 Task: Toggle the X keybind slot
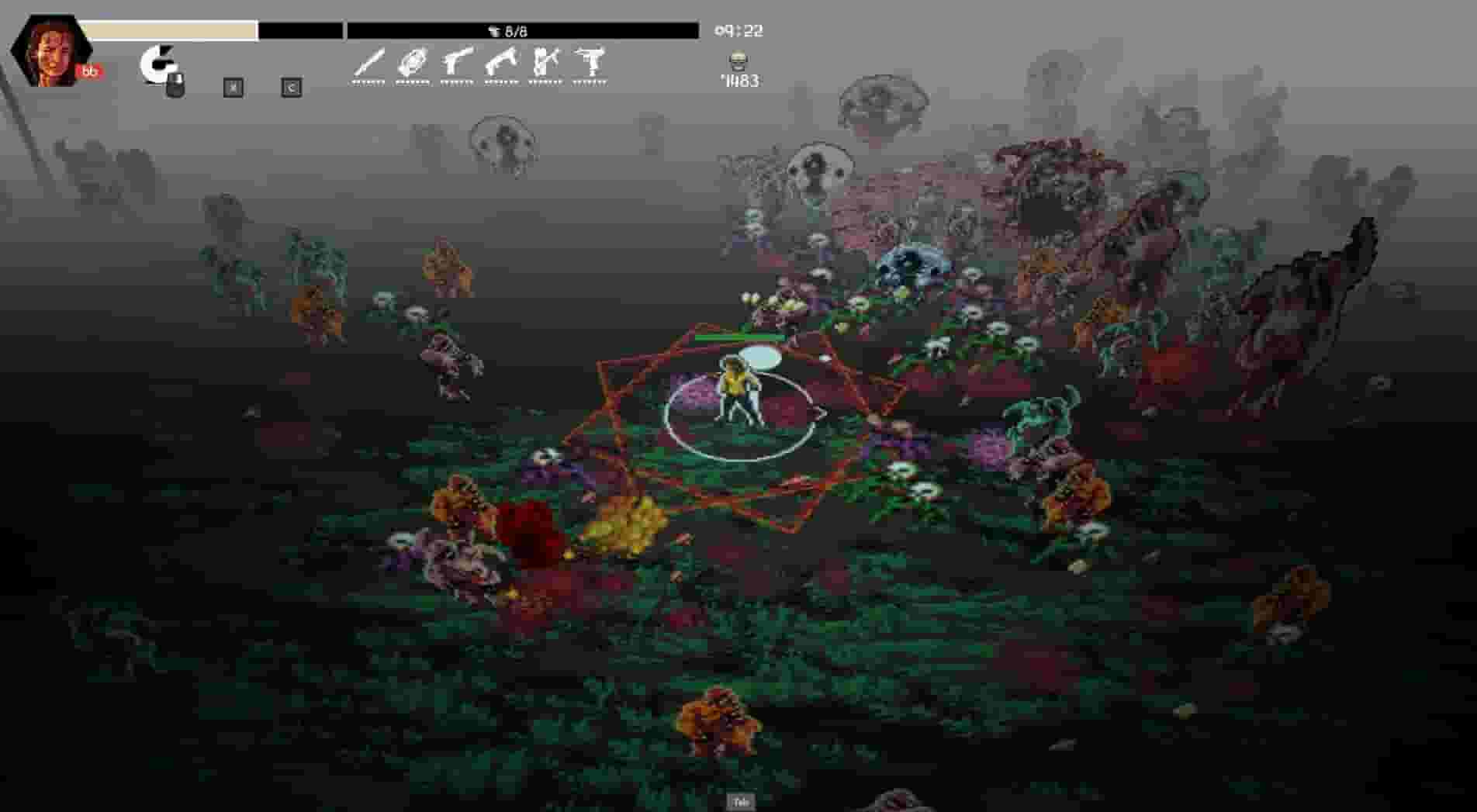[231, 88]
